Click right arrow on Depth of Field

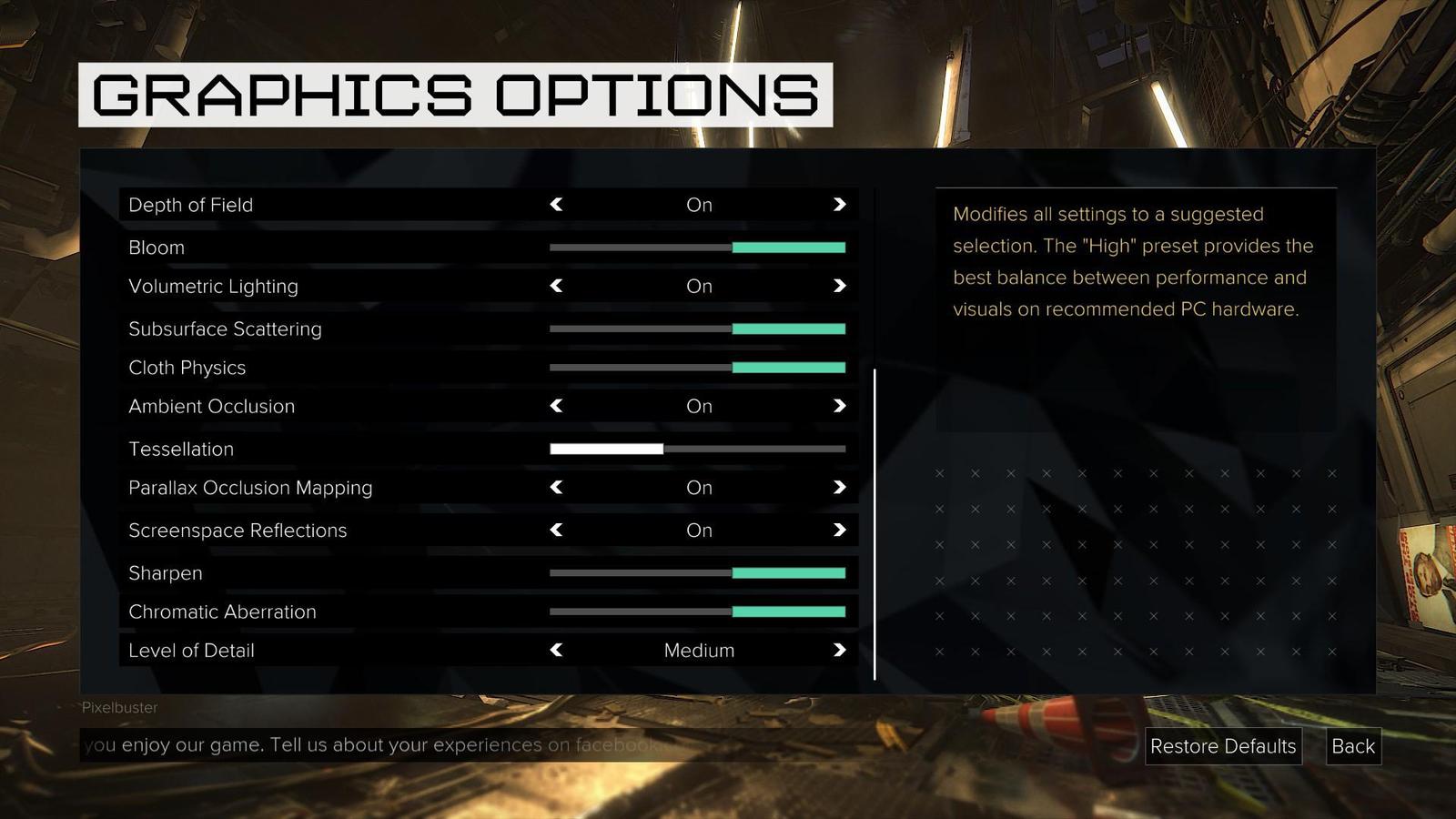point(839,205)
